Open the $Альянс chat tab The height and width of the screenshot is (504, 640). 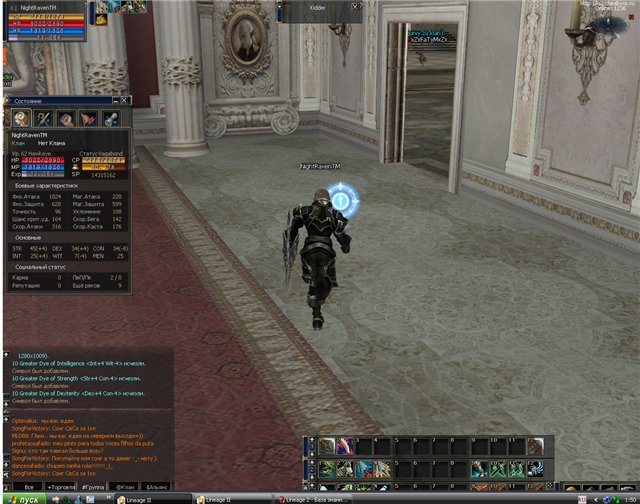155,486
